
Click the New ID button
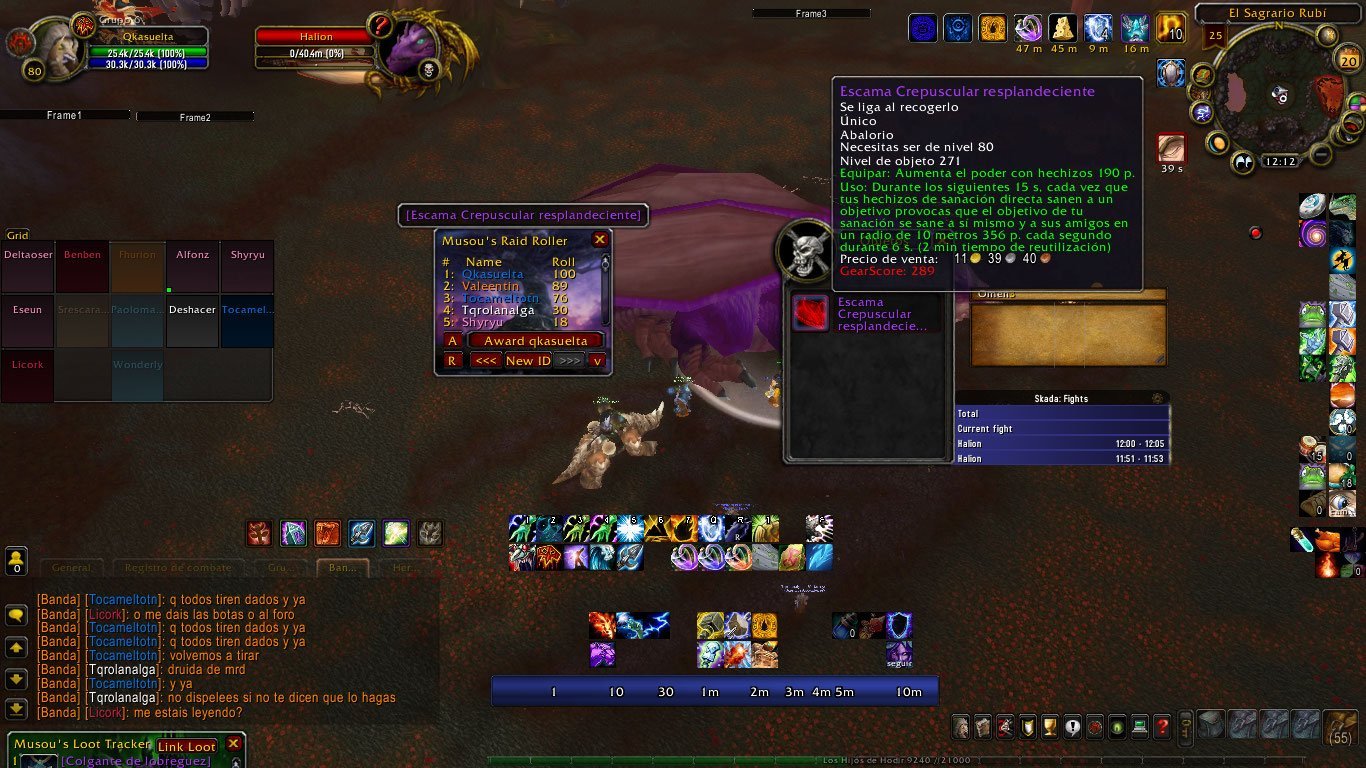[x=527, y=360]
